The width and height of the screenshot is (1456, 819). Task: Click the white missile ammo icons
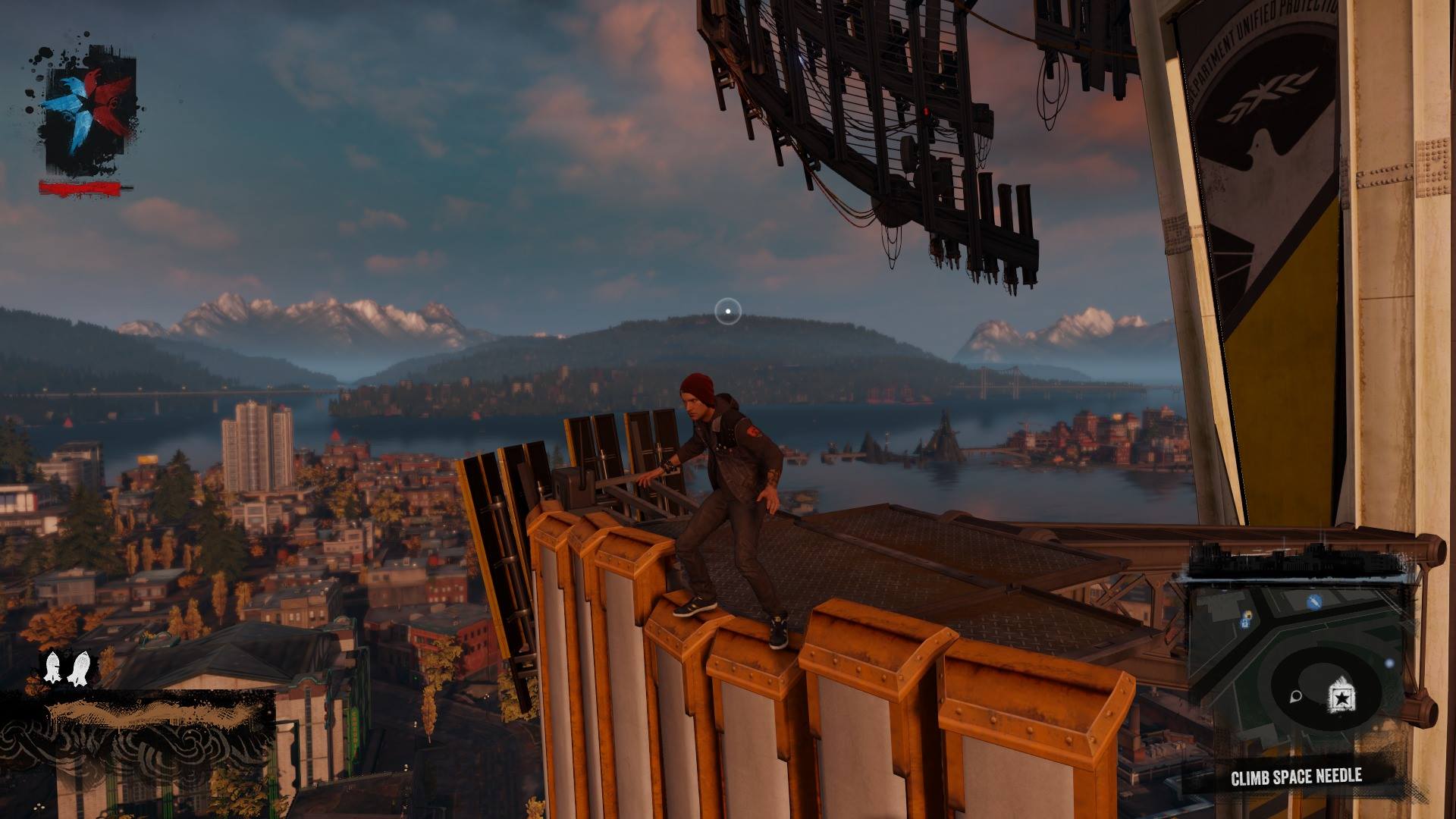coord(66,668)
